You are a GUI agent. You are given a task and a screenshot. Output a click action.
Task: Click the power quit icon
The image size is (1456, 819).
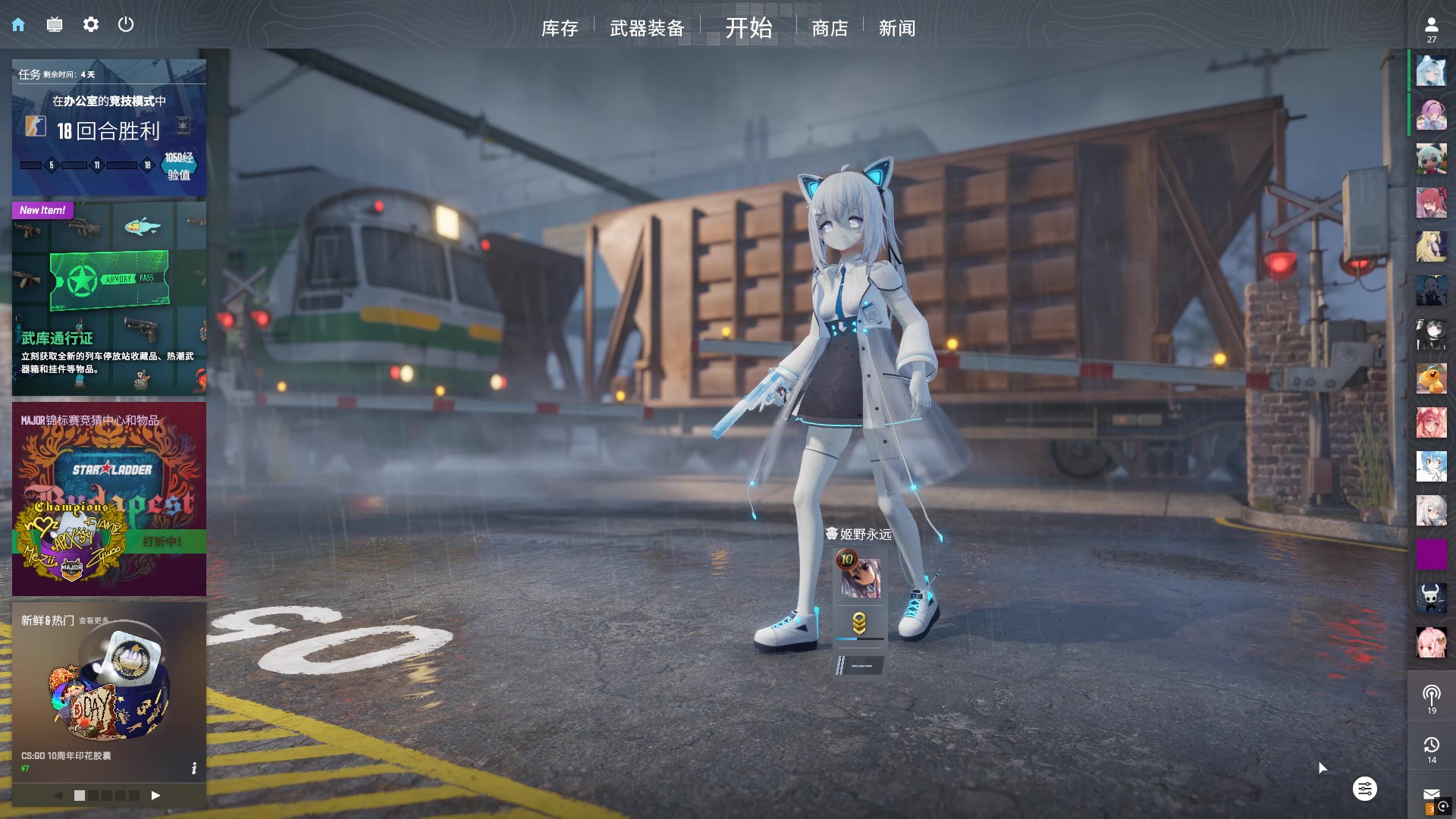126,25
